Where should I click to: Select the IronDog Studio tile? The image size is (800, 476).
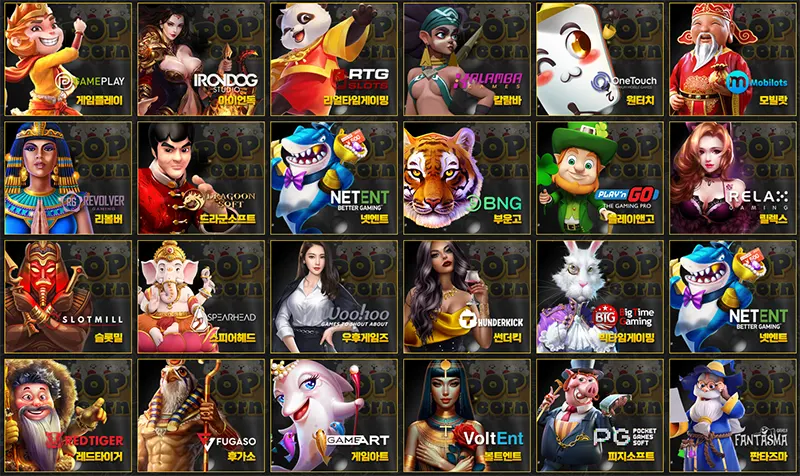[200, 58]
